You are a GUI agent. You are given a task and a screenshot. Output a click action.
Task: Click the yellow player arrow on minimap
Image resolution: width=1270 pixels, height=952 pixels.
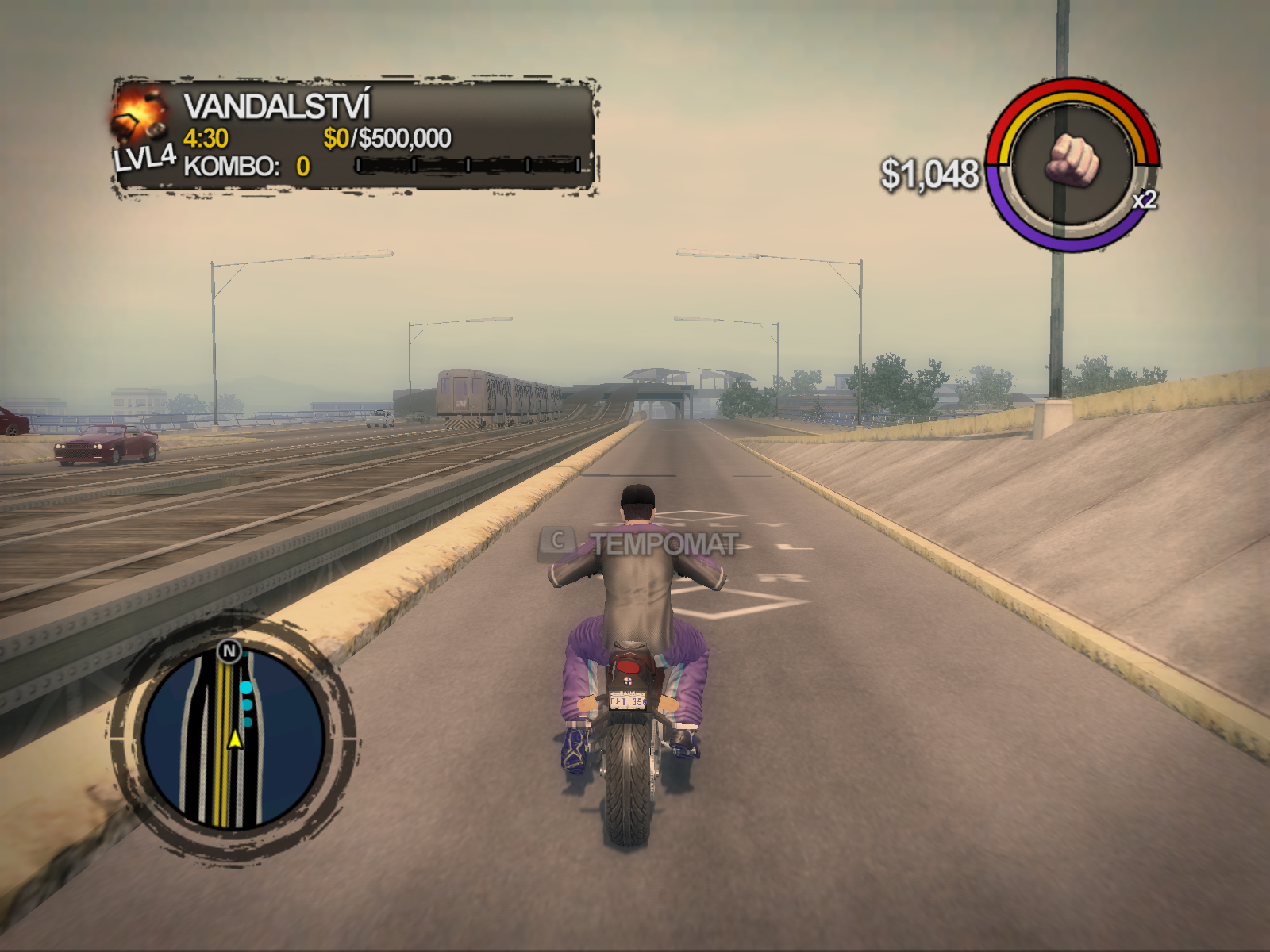point(235,739)
